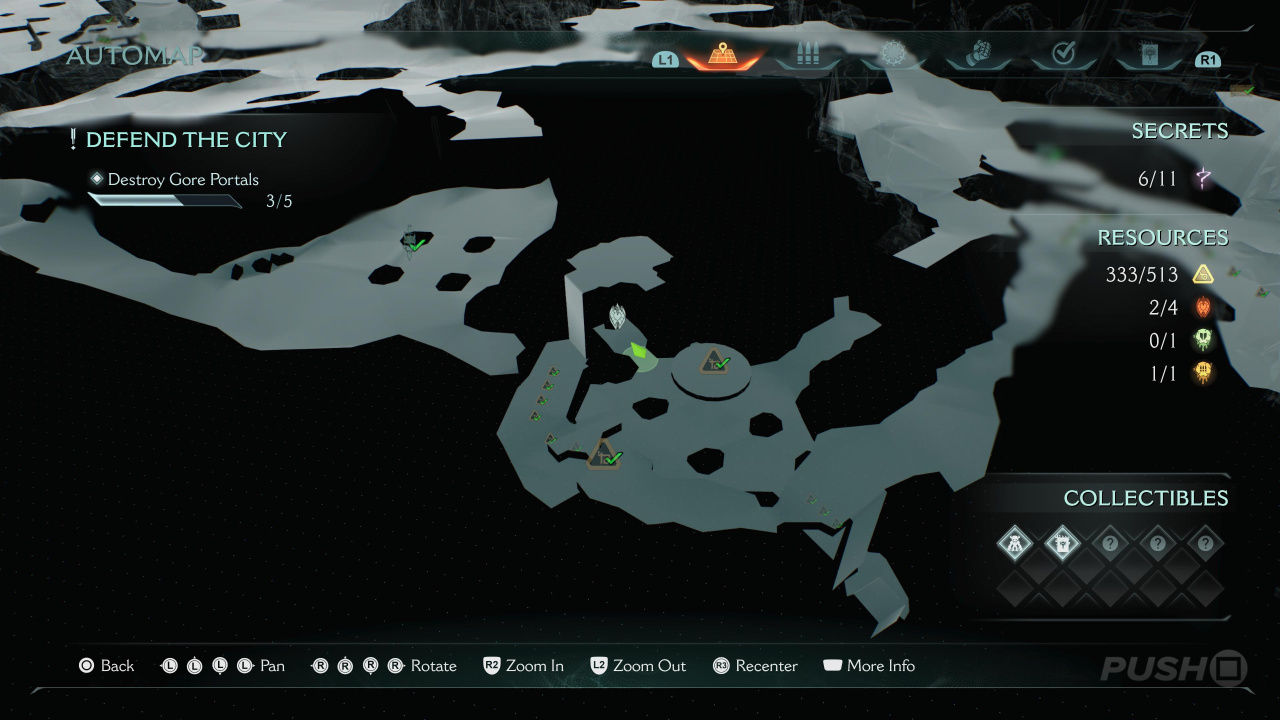Select the completed marker on the circular platform
This screenshot has height=720, width=1280.
712,361
